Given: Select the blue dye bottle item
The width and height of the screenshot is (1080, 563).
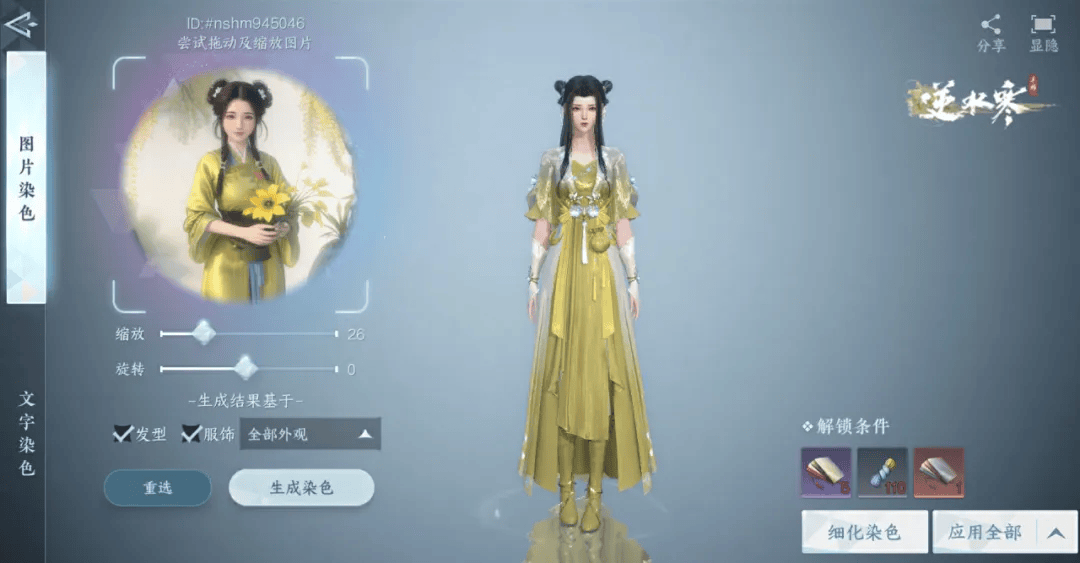Looking at the screenshot, I should [882, 473].
